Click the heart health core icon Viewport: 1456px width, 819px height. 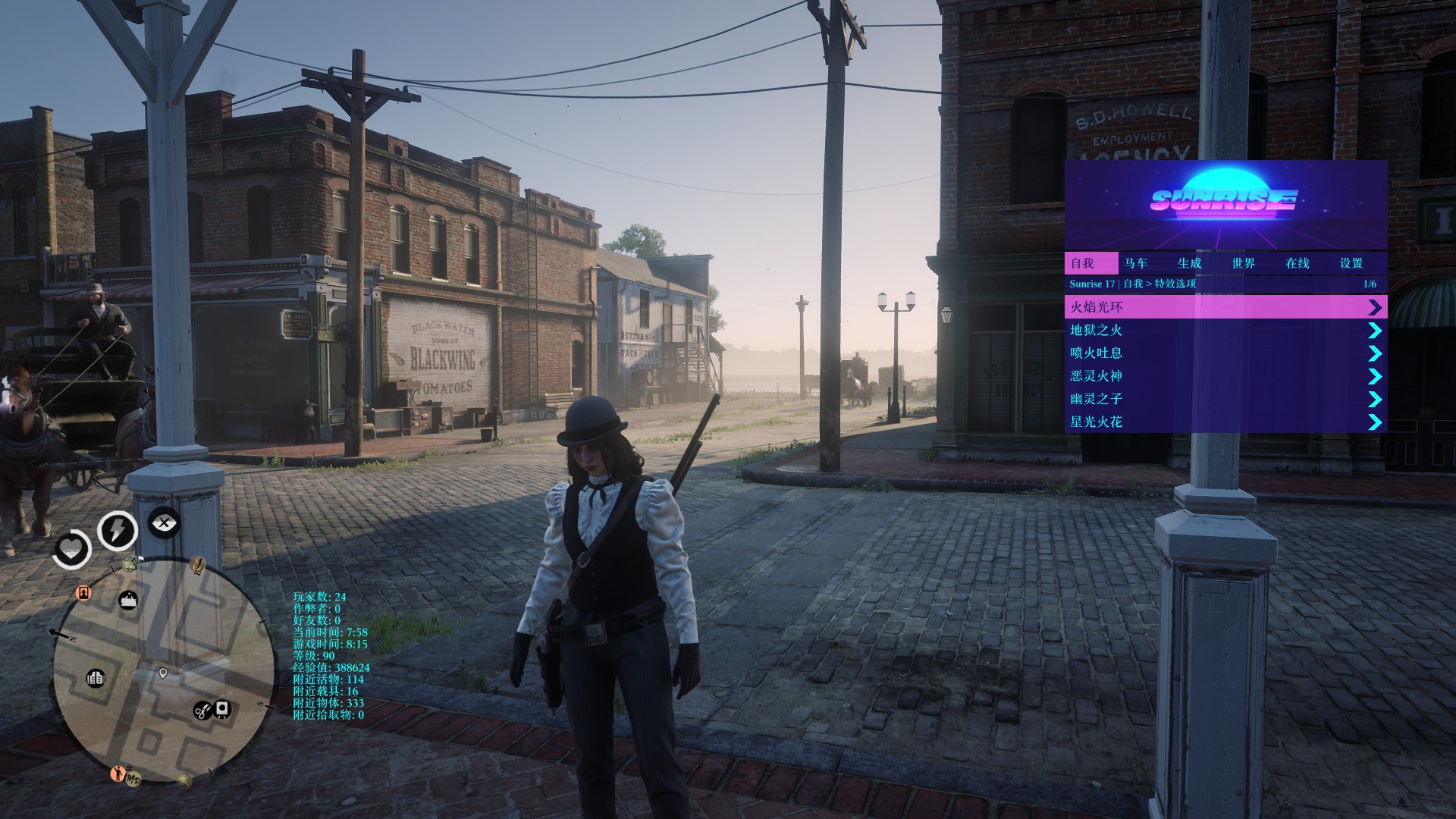pyautogui.click(x=71, y=548)
